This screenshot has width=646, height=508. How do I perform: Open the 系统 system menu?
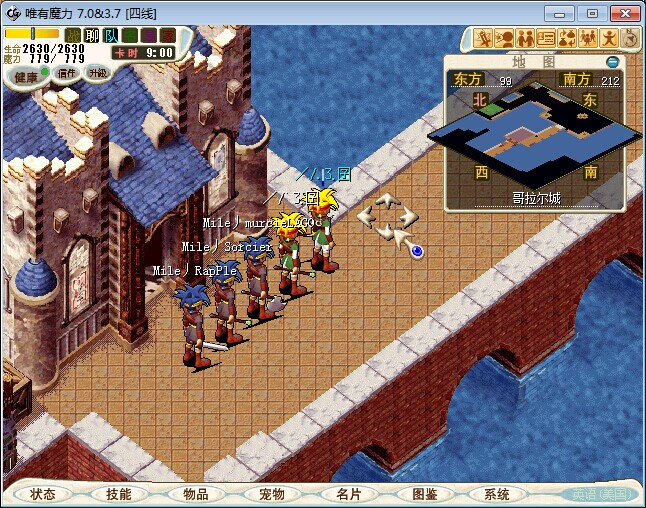[497, 494]
